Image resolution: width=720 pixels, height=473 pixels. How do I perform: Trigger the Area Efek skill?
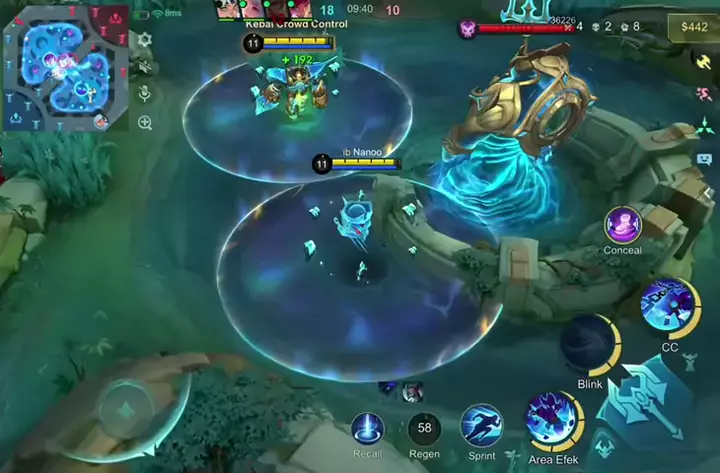point(554,418)
